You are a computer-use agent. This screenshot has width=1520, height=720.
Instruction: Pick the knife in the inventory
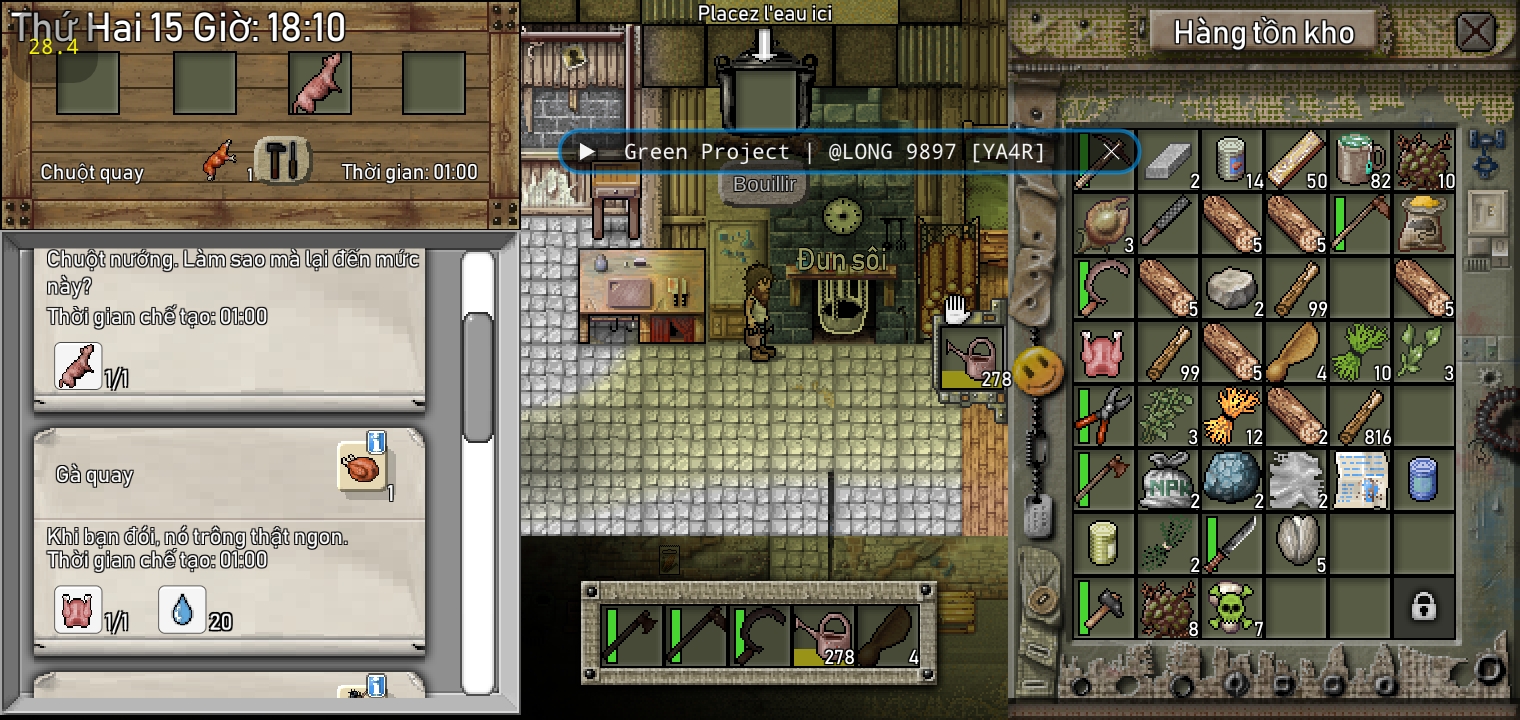tap(1231, 543)
